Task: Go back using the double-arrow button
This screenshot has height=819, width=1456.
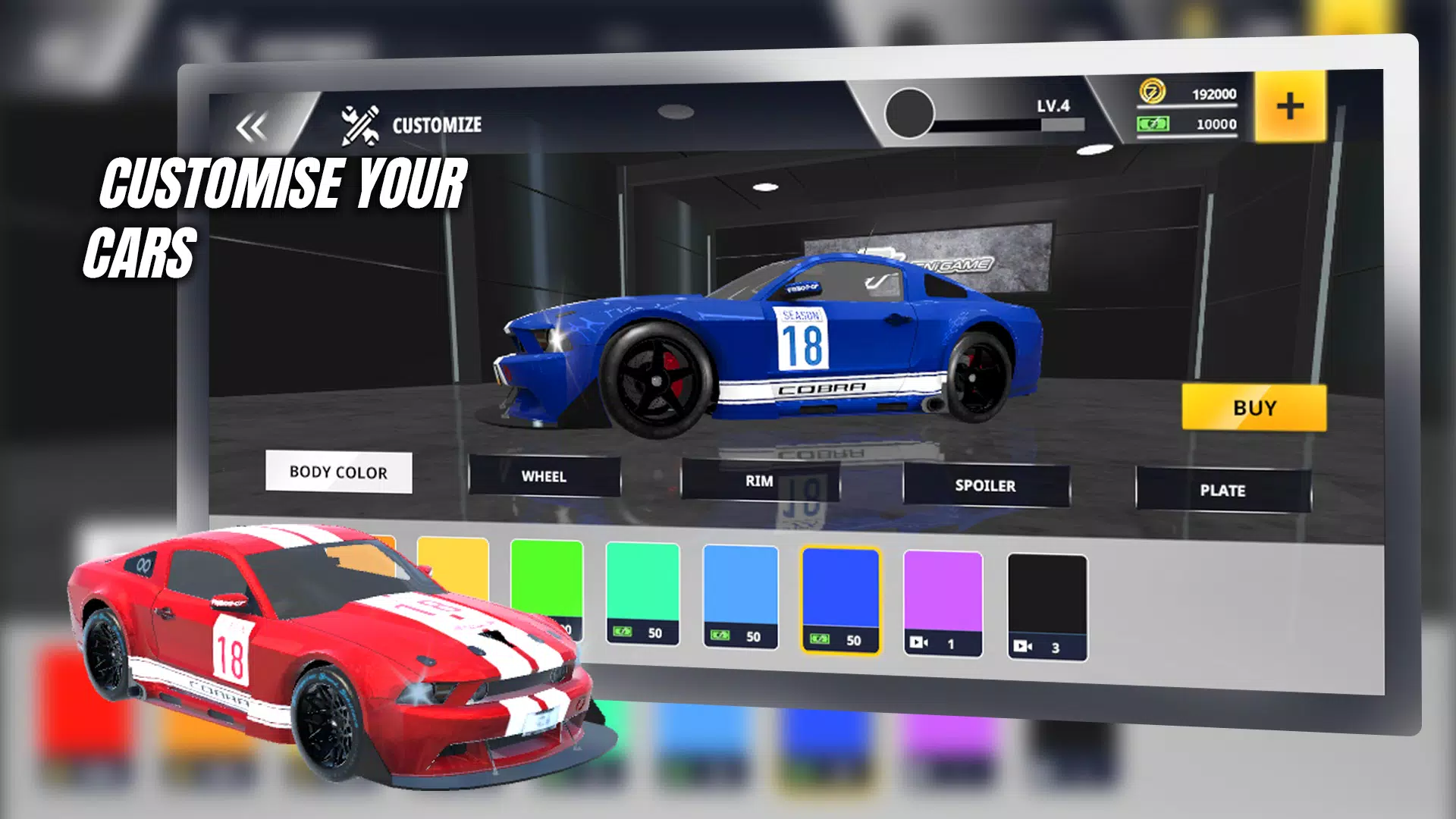Action: tap(252, 127)
